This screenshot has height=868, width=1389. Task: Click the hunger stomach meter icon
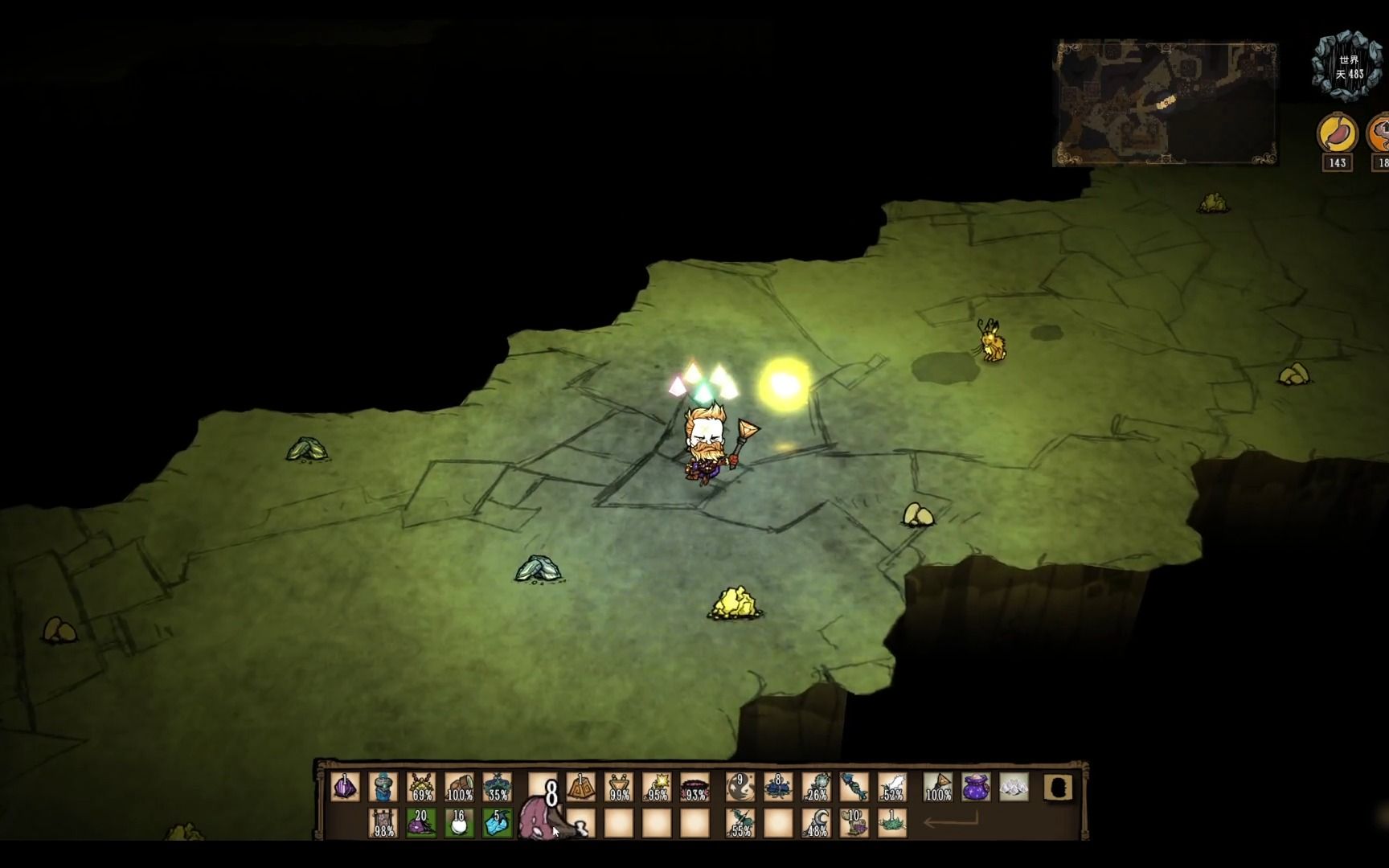1337,133
